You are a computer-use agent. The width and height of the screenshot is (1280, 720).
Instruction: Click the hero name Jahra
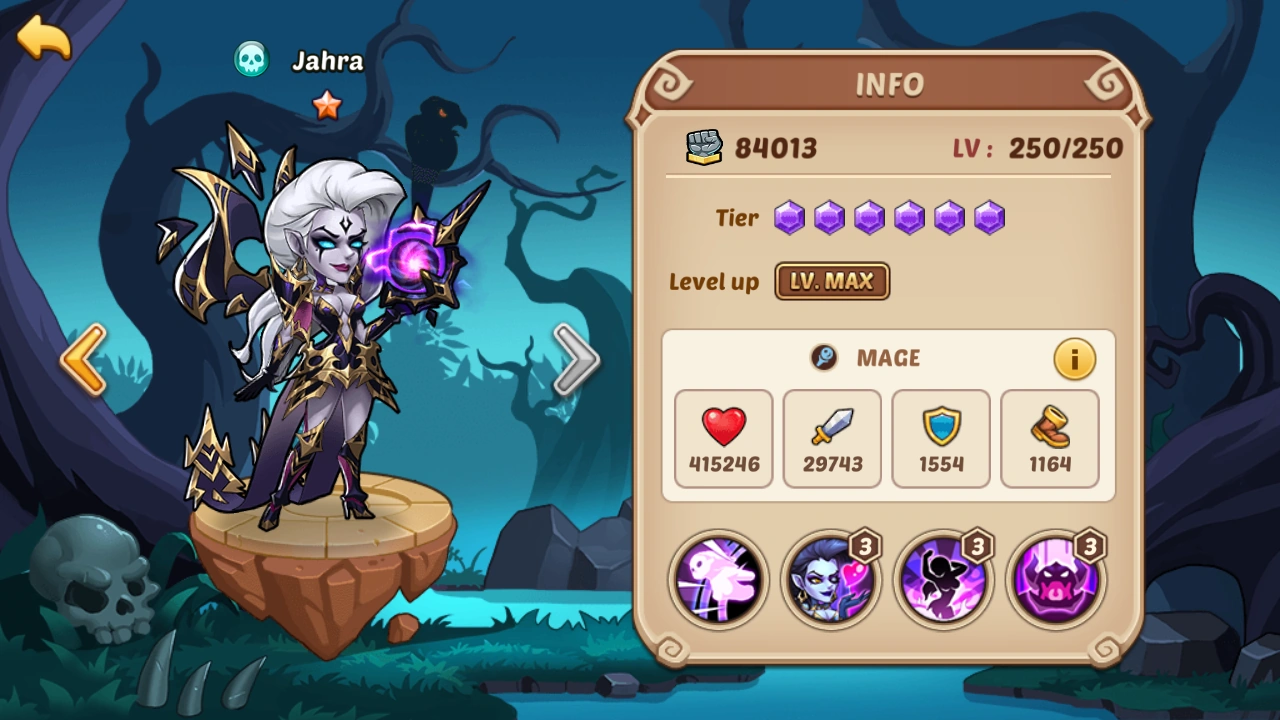327,62
